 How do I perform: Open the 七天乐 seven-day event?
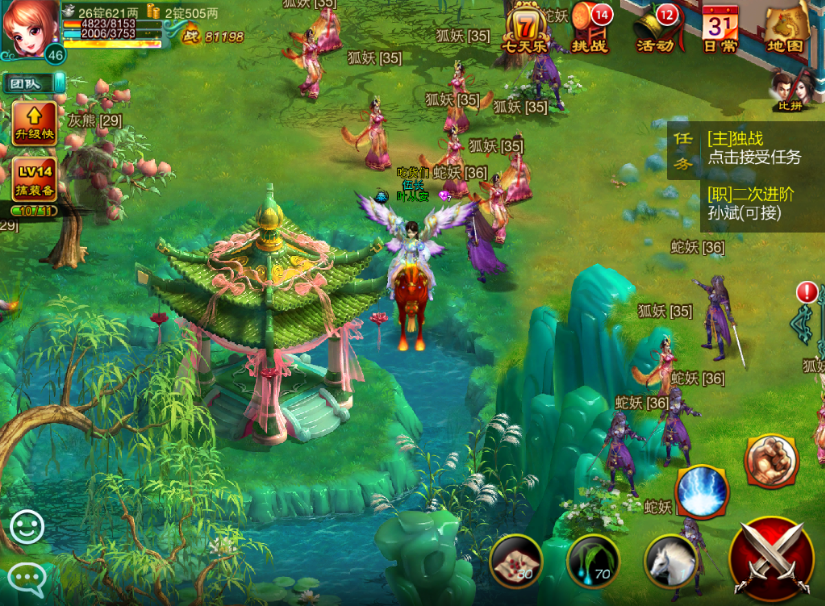coord(525,27)
